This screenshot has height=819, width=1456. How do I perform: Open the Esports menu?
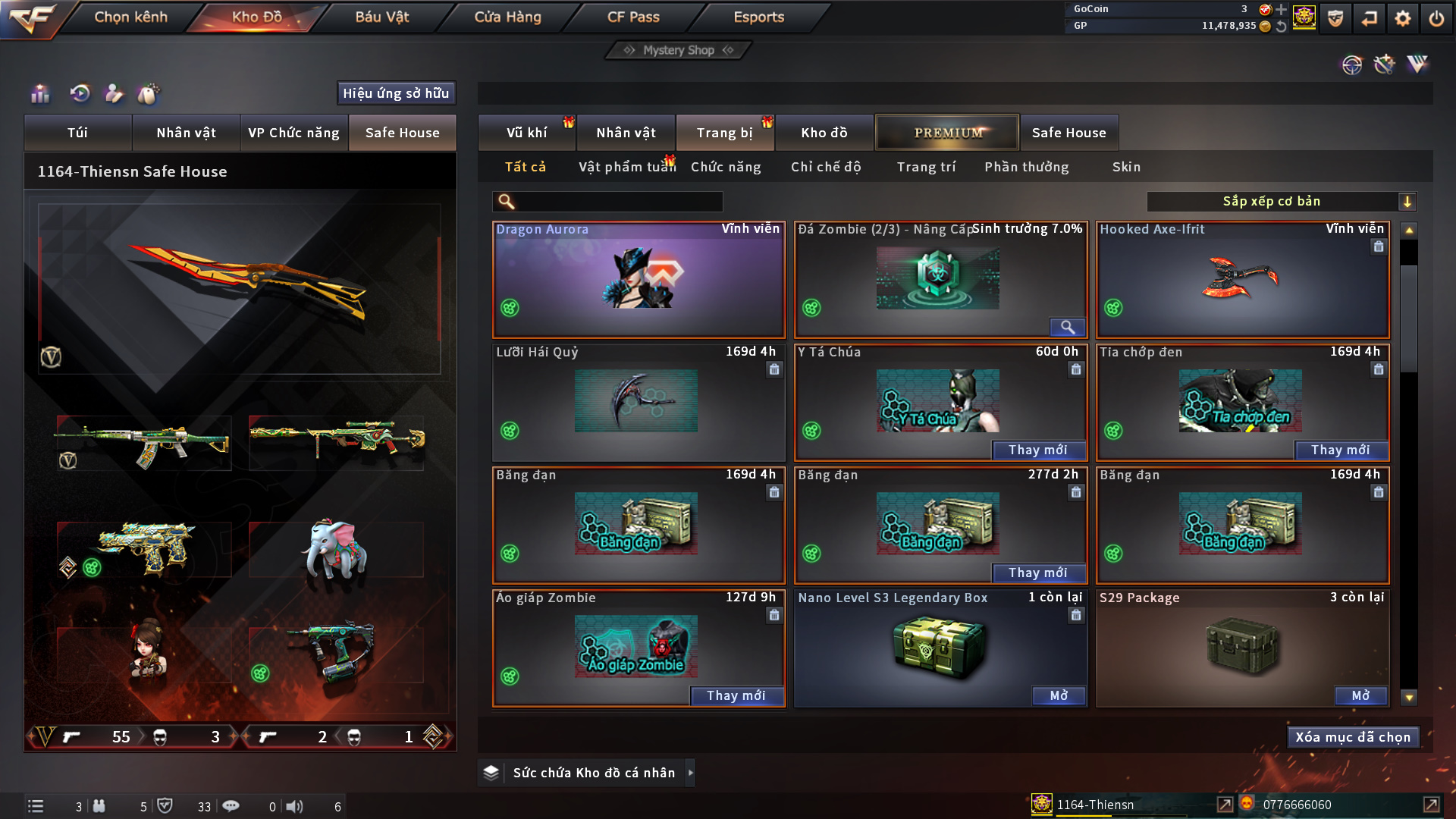coord(758,17)
